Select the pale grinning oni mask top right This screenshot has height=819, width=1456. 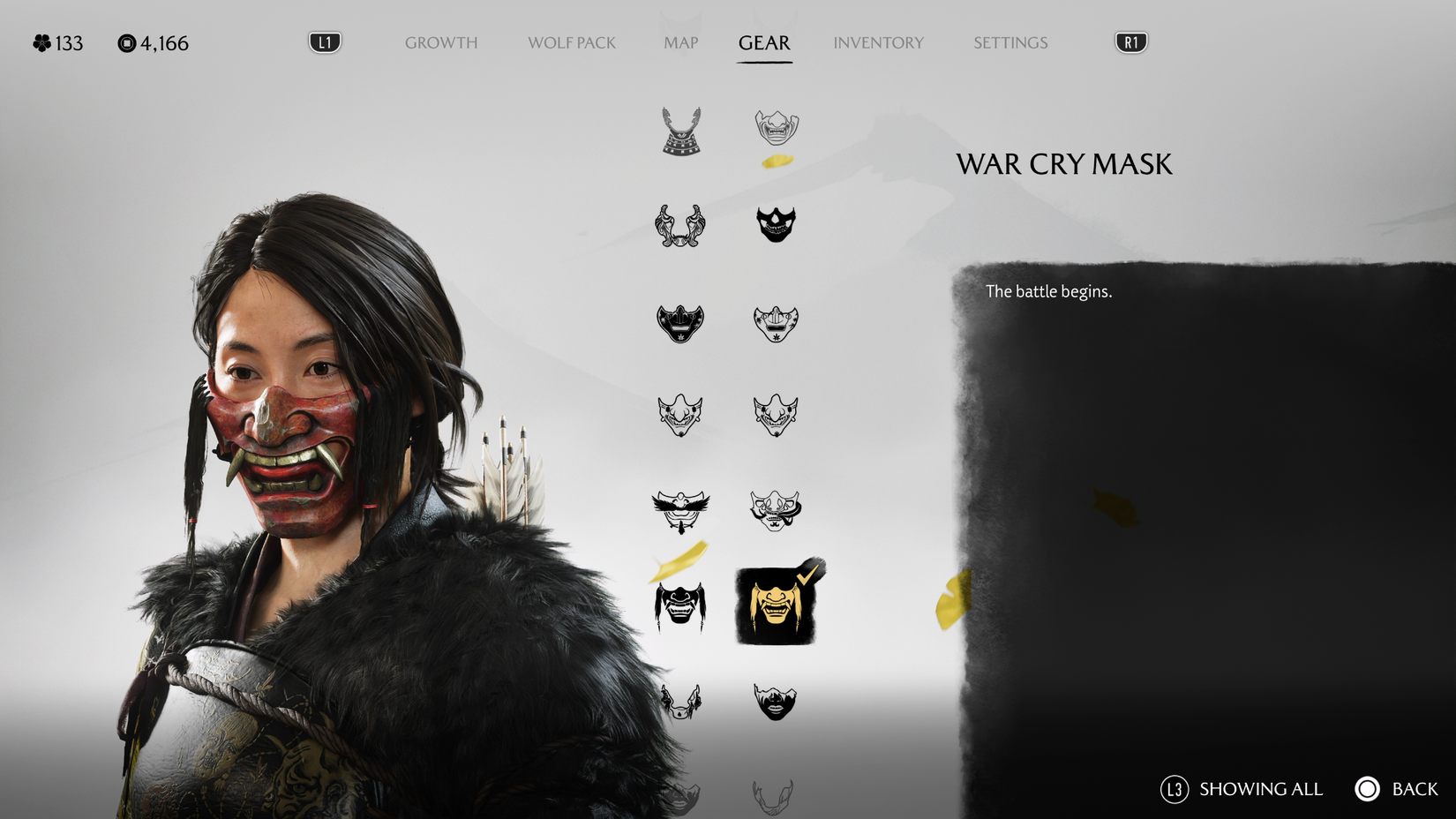[777, 129]
